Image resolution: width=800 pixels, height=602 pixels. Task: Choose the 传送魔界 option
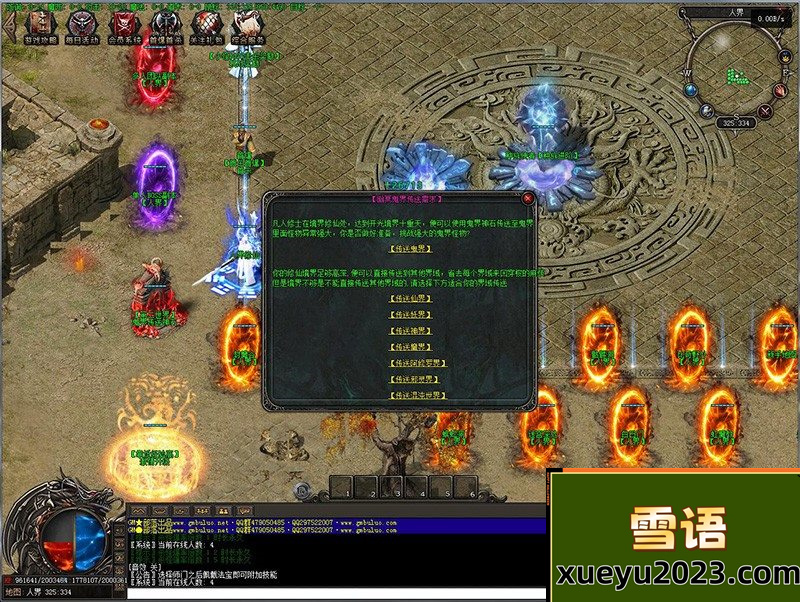tap(409, 346)
